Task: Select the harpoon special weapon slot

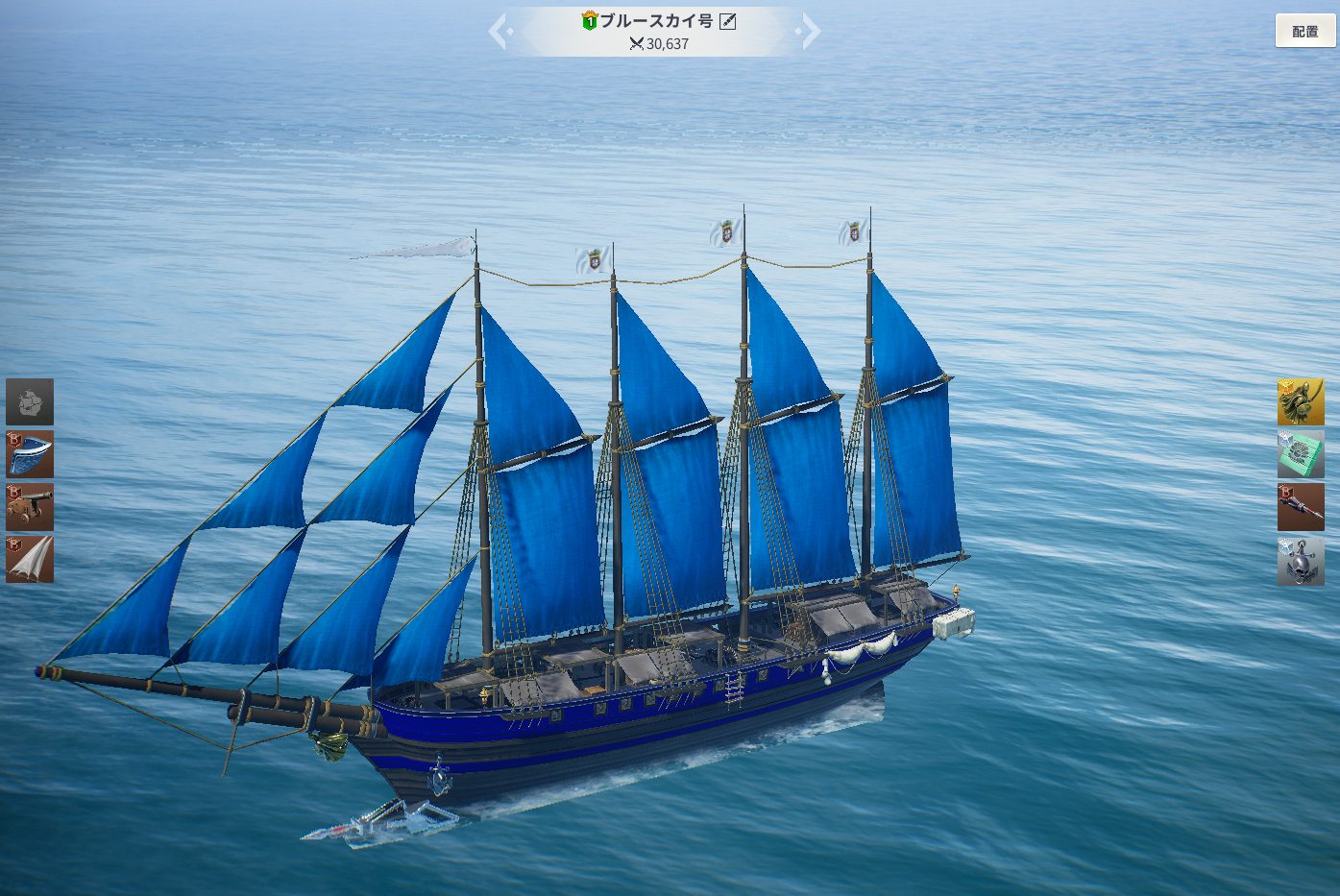Action: pos(1301,507)
